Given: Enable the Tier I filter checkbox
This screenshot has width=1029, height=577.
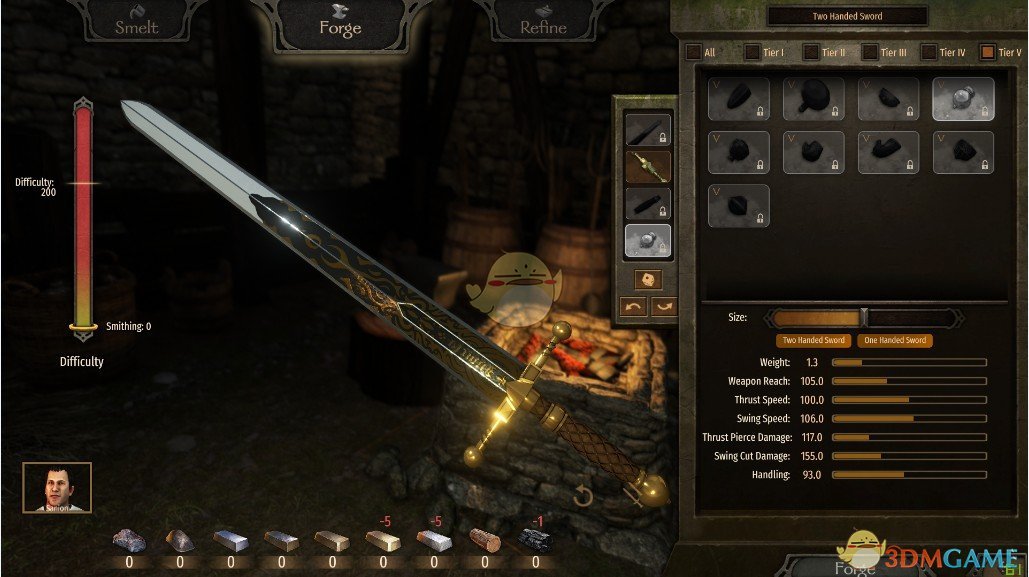Looking at the screenshot, I should coord(752,52).
